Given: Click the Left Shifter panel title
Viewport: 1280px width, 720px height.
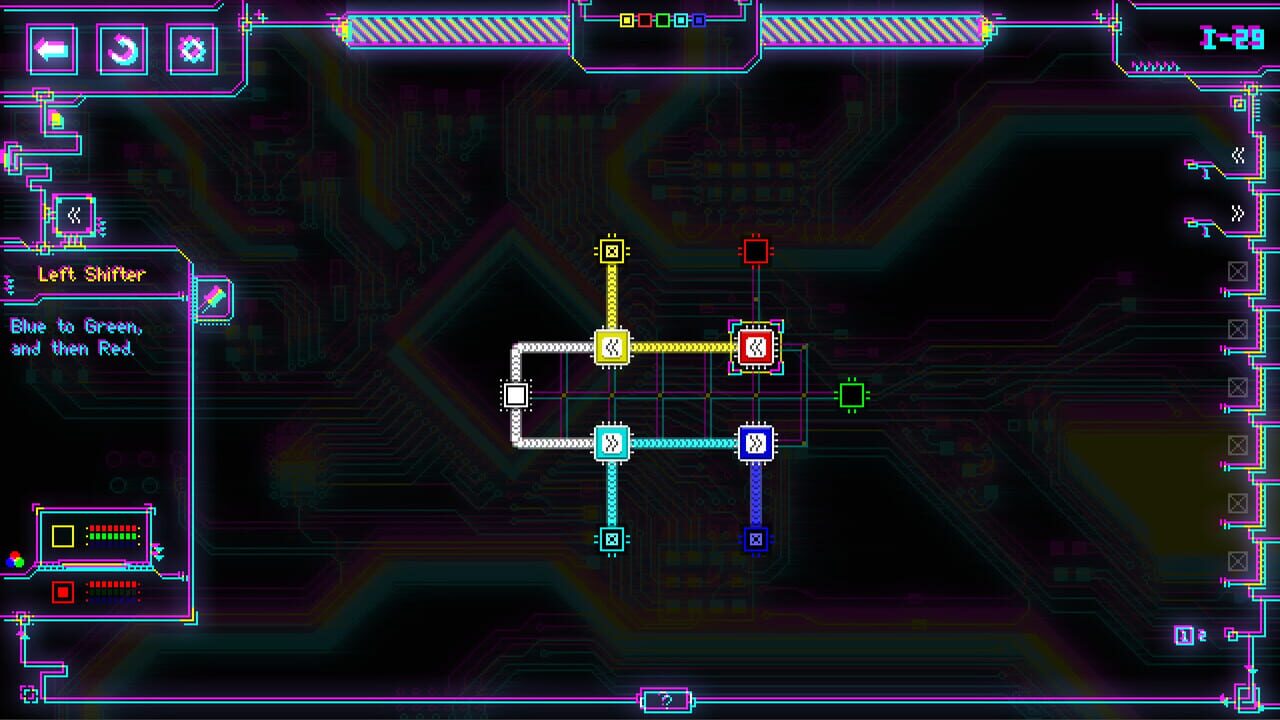Looking at the screenshot, I should [92, 274].
